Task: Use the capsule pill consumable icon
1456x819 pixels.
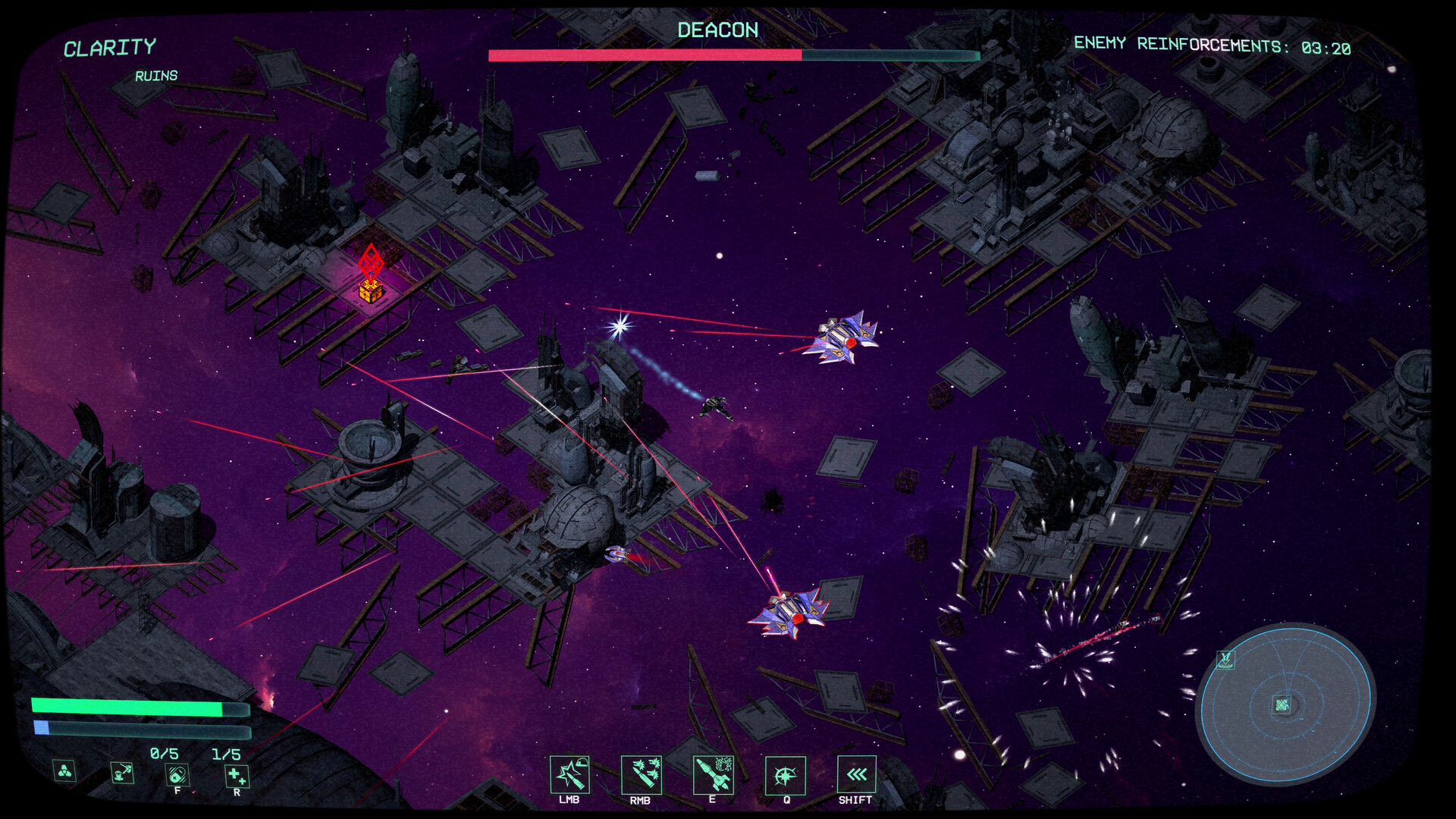Action: pyautogui.click(x=177, y=775)
